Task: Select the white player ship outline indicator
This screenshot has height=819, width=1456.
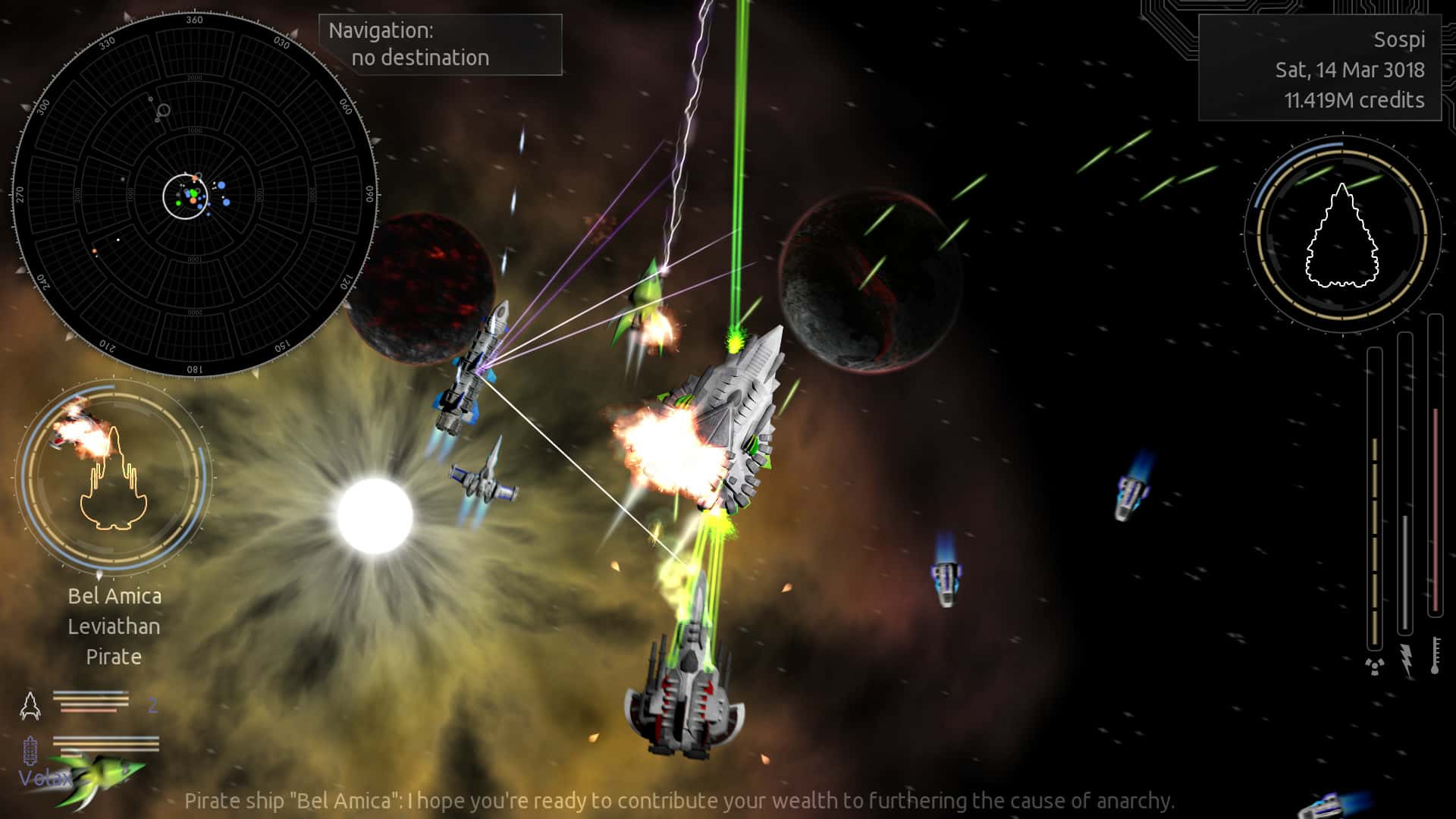Action: [1341, 235]
